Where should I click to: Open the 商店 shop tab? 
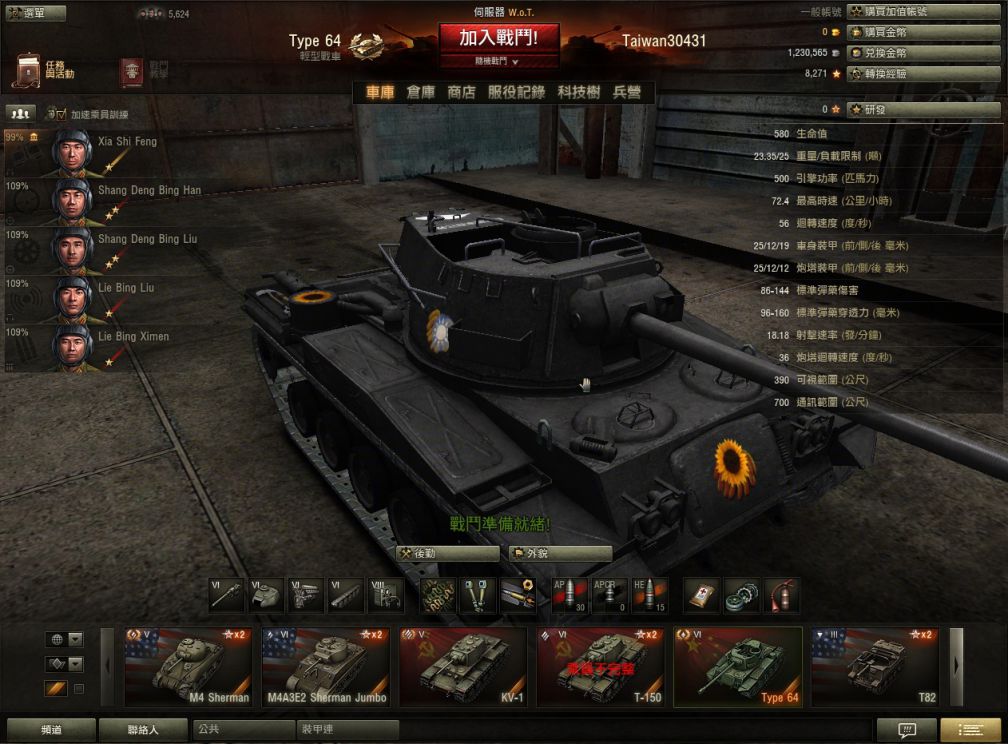click(x=461, y=92)
